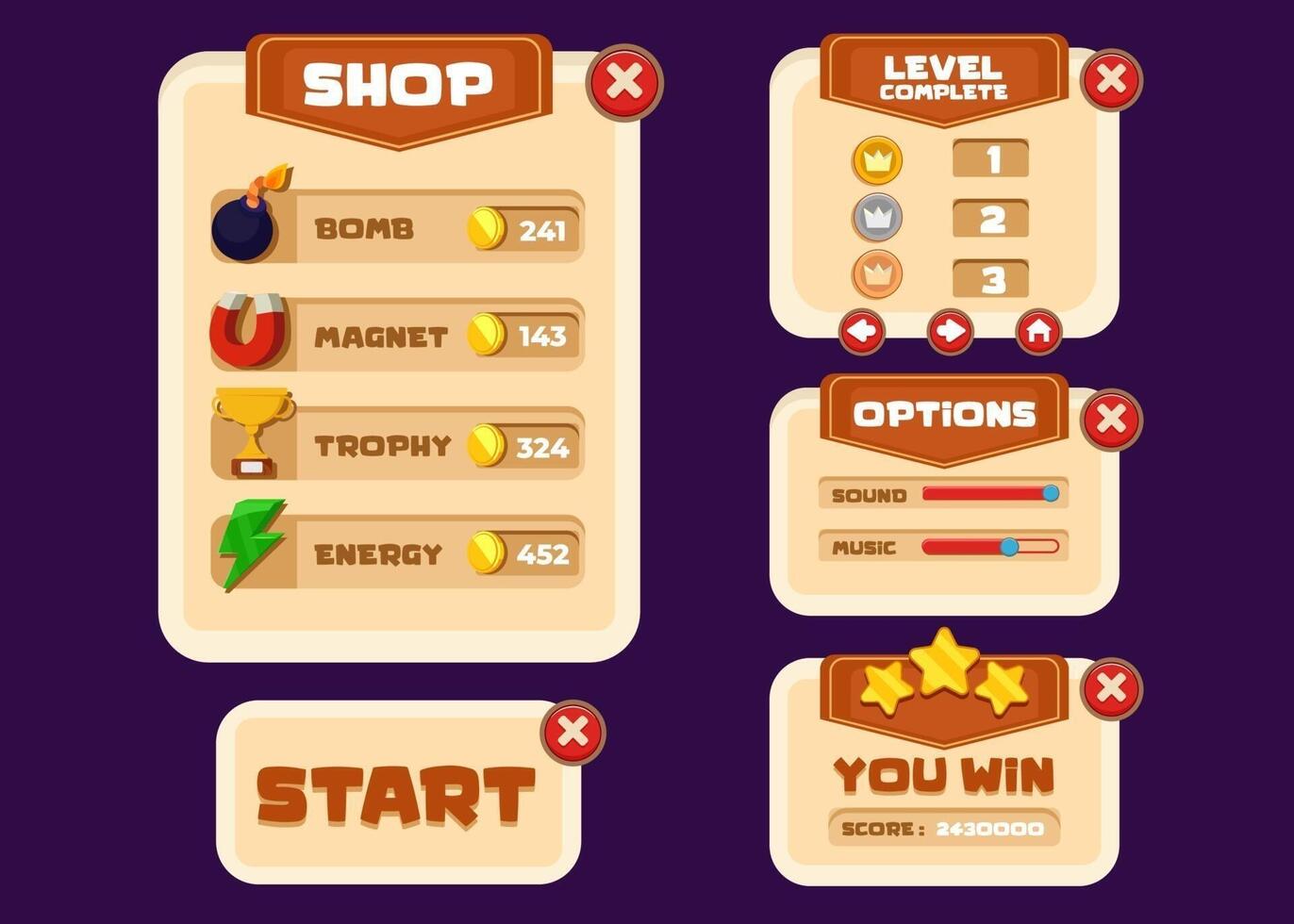1294x924 pixels.
Task: Open the SHOP panel header
Action: tap(396, 83)
